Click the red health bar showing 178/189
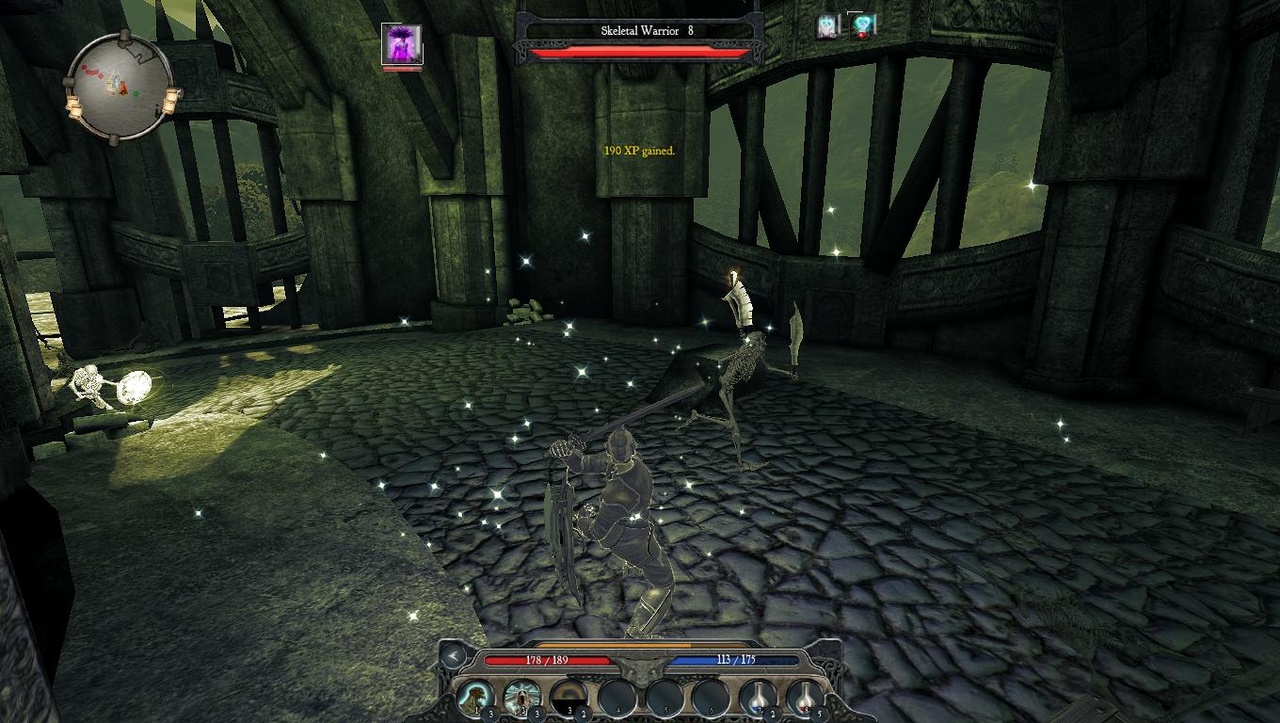Viewport: 1280px width, 723px height. [x=546, y=659]
